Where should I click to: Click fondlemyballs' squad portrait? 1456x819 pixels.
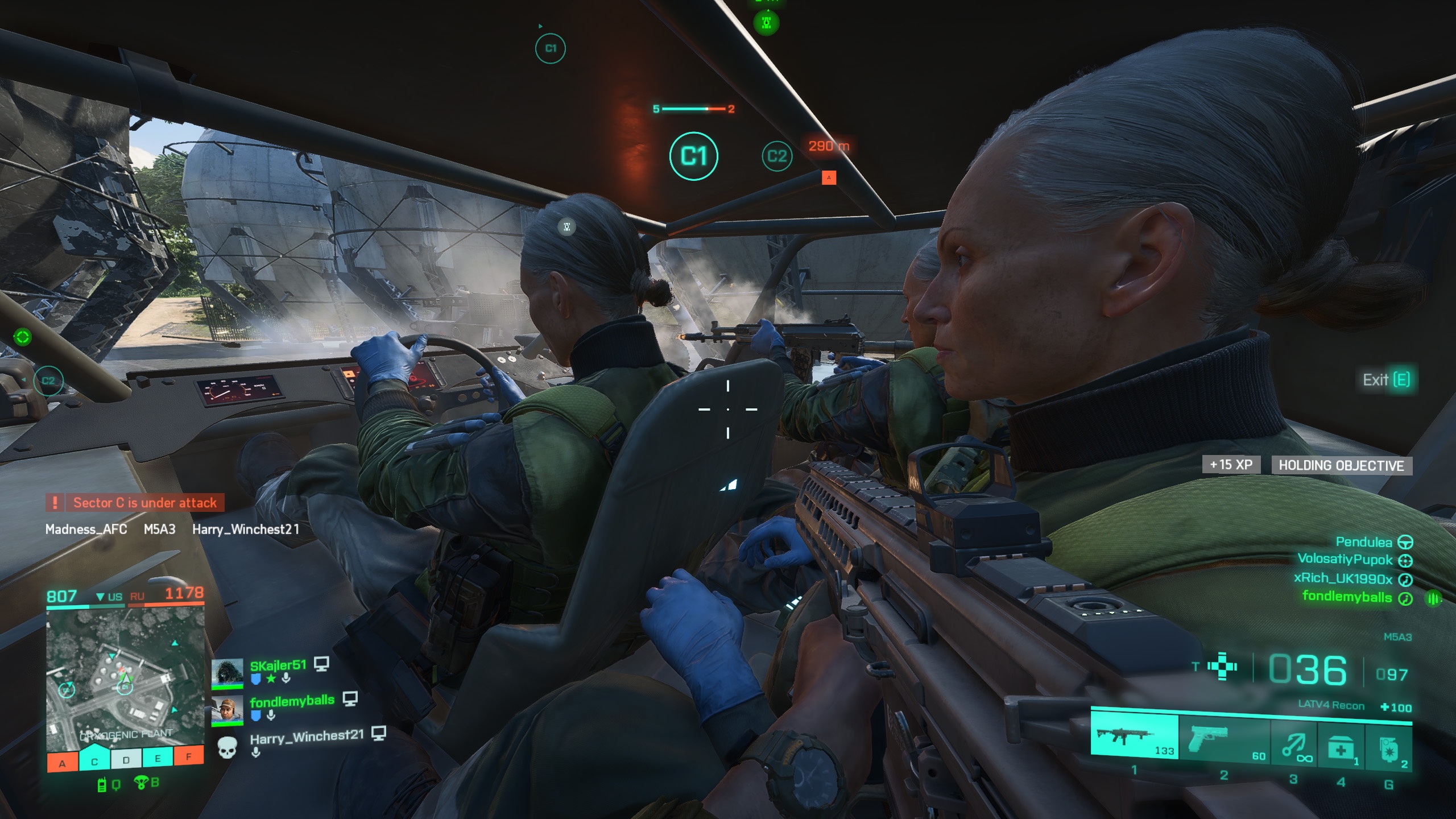click(227, 711)
